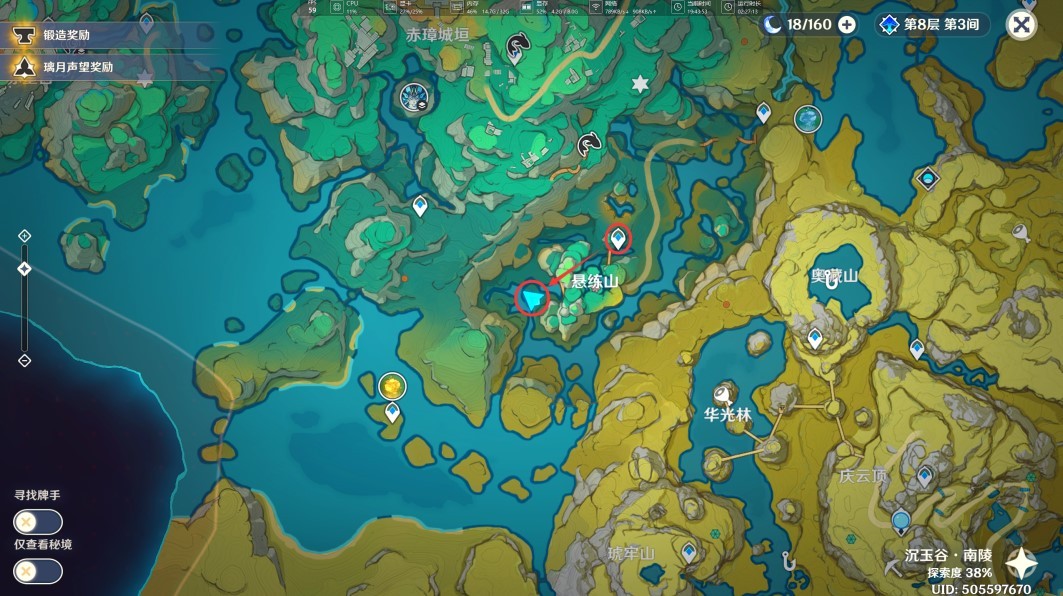Zoom in with the map slider's plus button
The width and height of the screenshot is (1063, 596).
pos(25,236)
